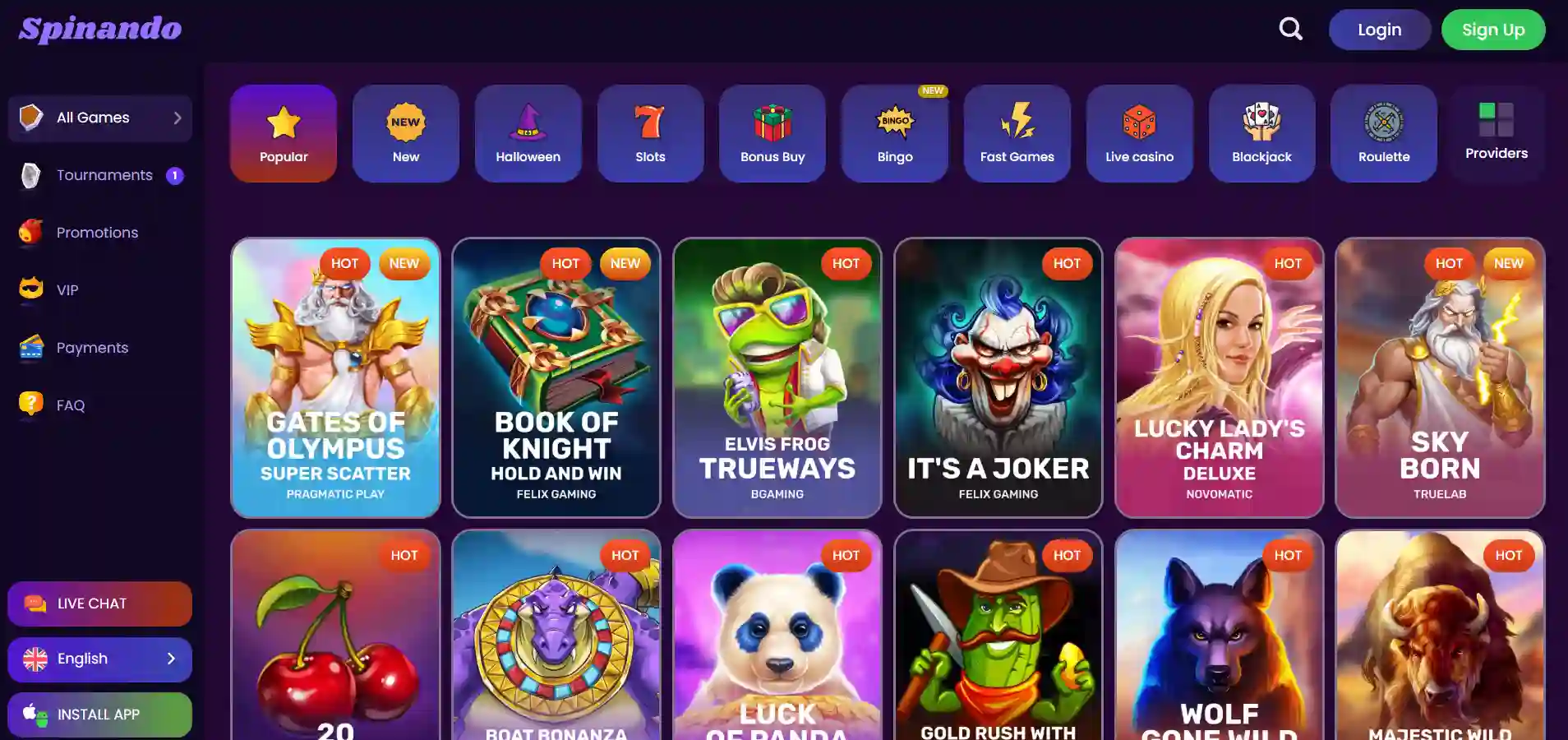Click the search magnifier icon

pyautogui.click(x=1290, y=29)
